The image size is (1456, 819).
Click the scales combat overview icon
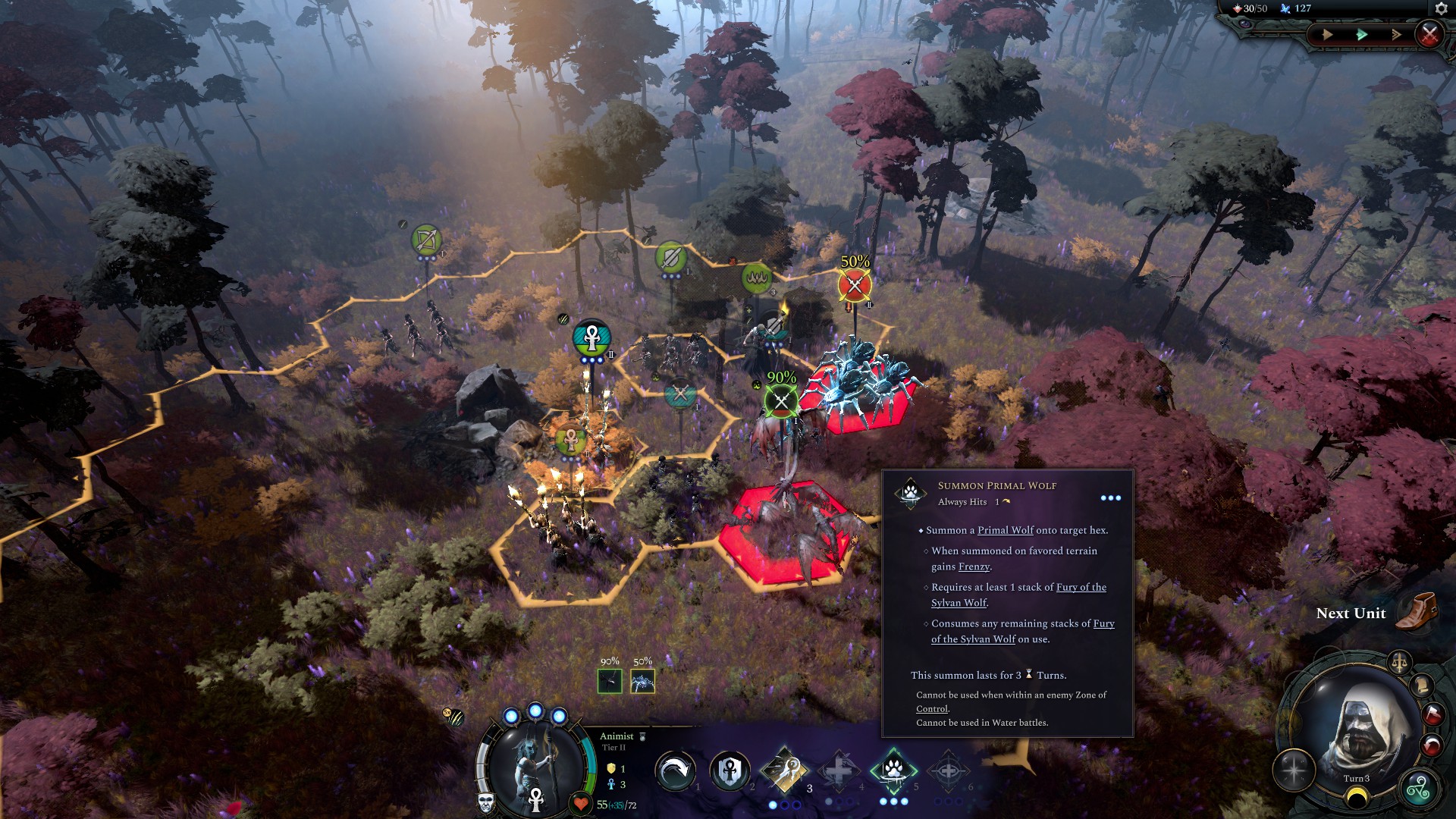point(1401,661)
